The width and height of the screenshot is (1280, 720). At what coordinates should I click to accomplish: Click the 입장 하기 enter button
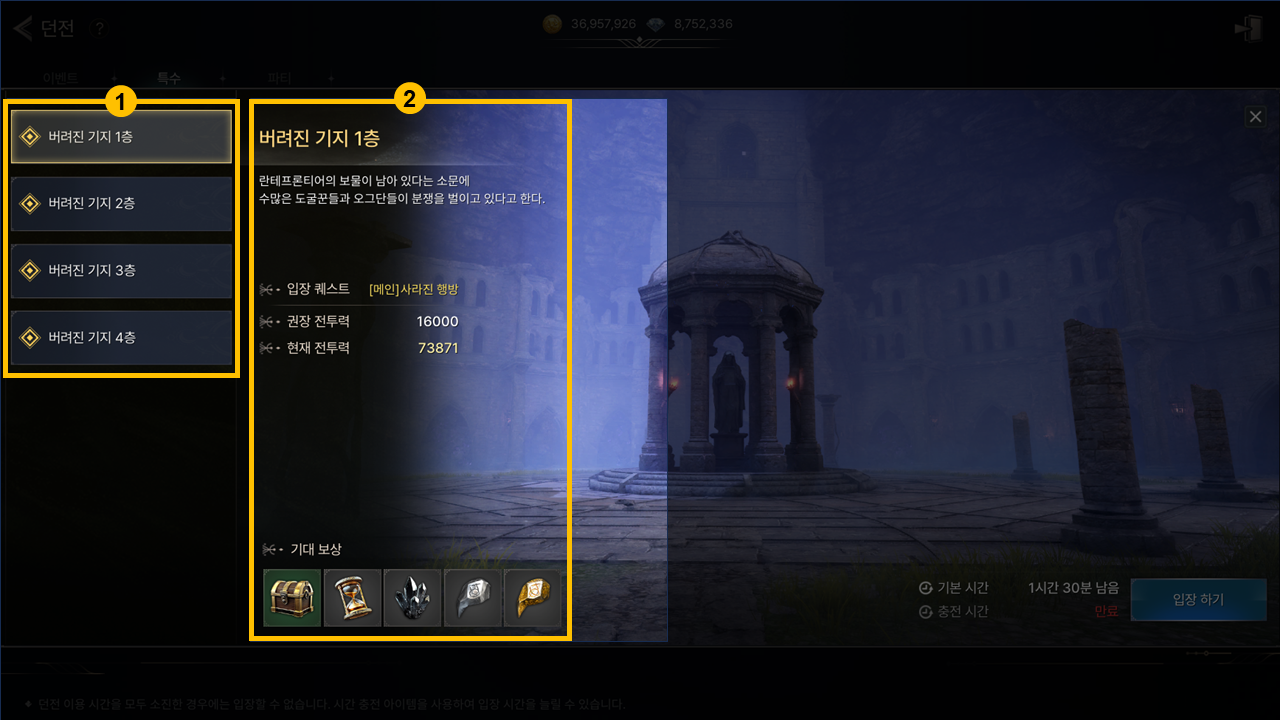pos(1197,600)
